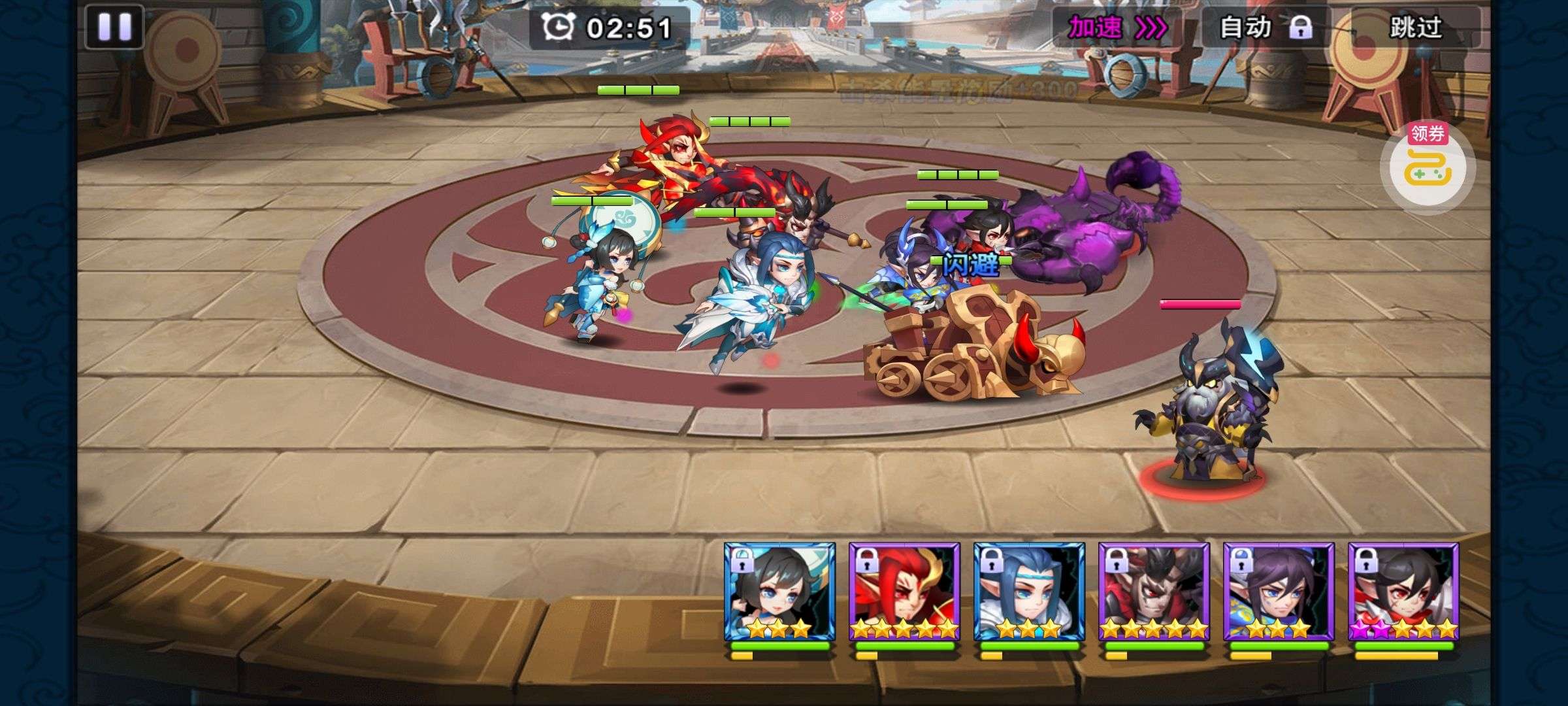This screenshot has height=706, width=1568.
Task: Open the 领券 coupon icon
Action: pos(1427,164)
